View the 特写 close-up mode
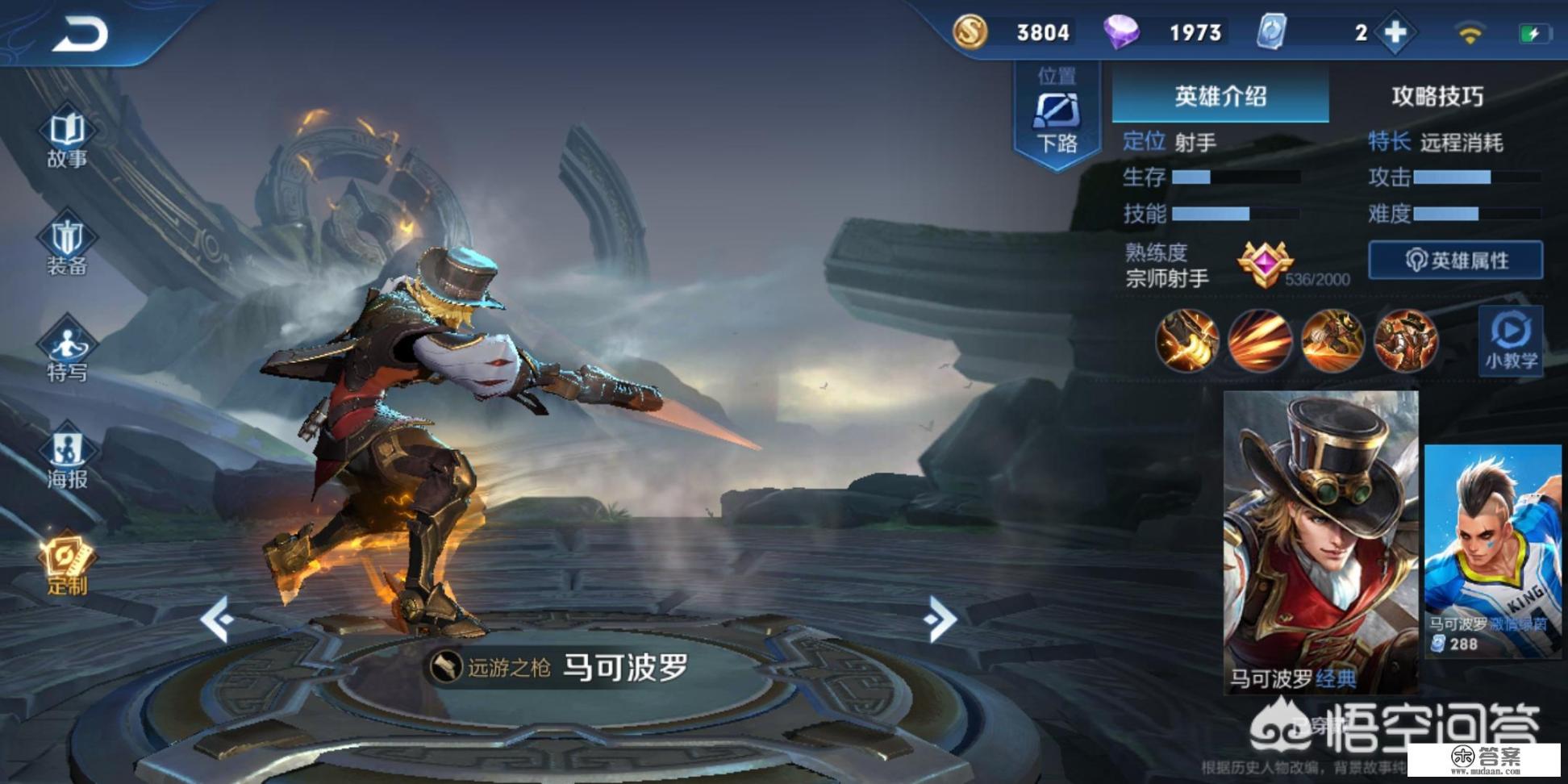This screenshot has width=1568, height=784. click(67, 352)
